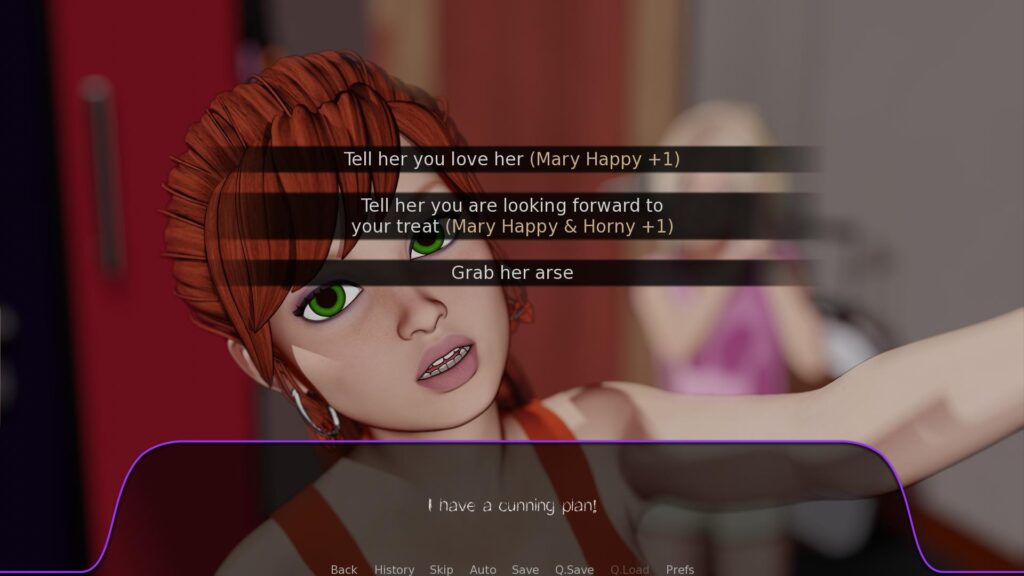Screen dimensions: 1024x576
Task: Open the Save menu
Action: pos(525,569)
